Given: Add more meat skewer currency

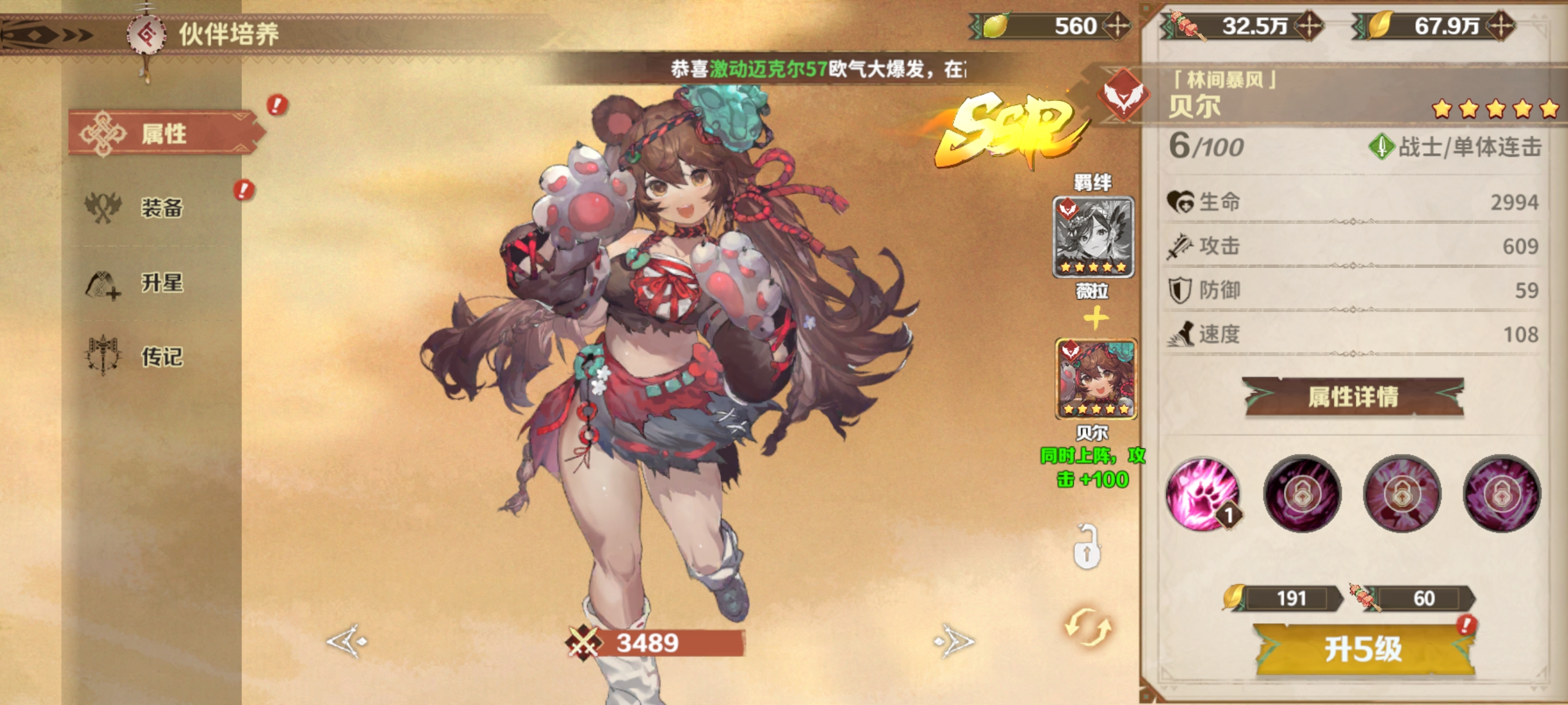Looking at the screenshot, I should [1308, 26].
